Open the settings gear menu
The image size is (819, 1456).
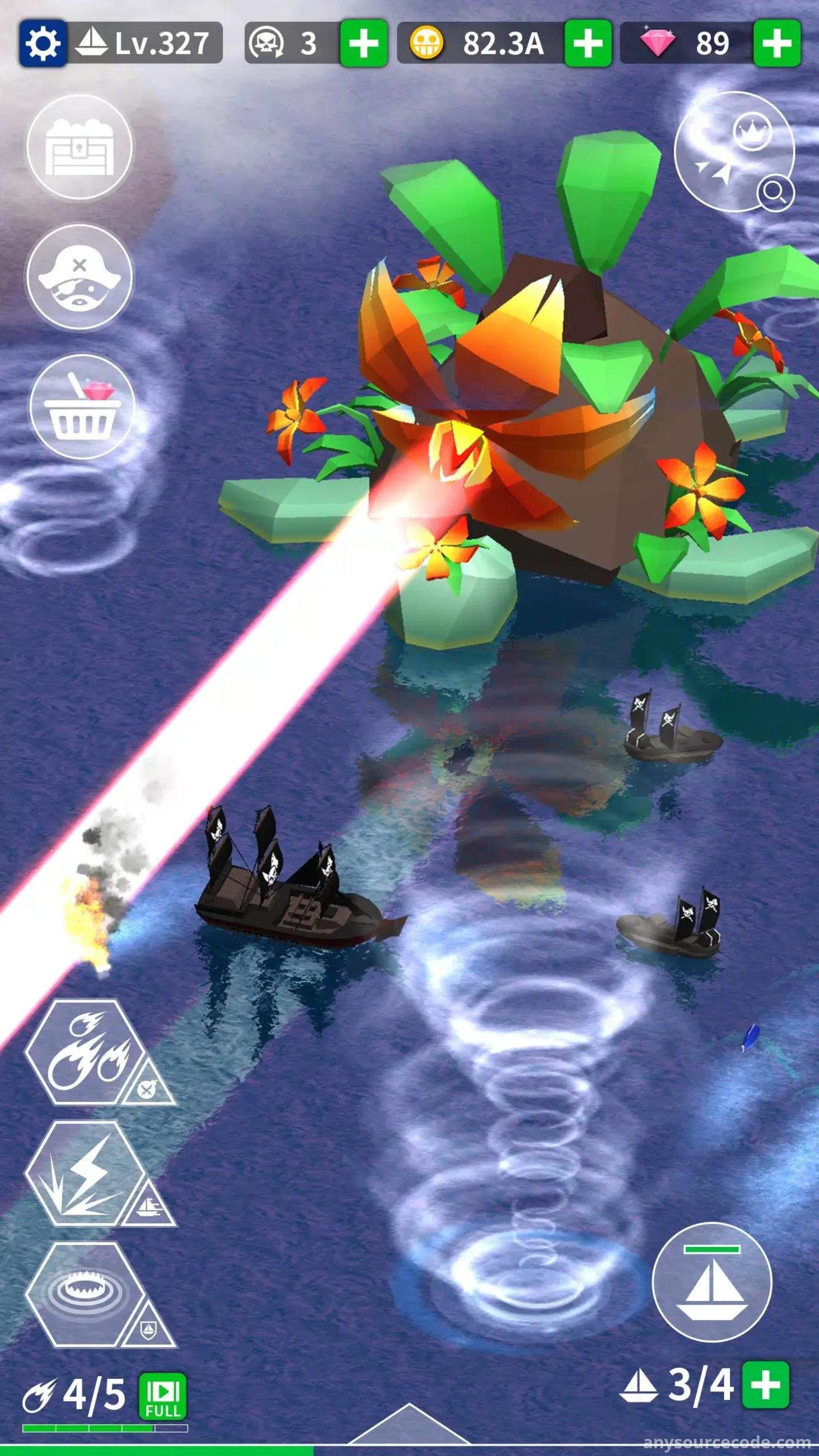click(x=43, y=43)
